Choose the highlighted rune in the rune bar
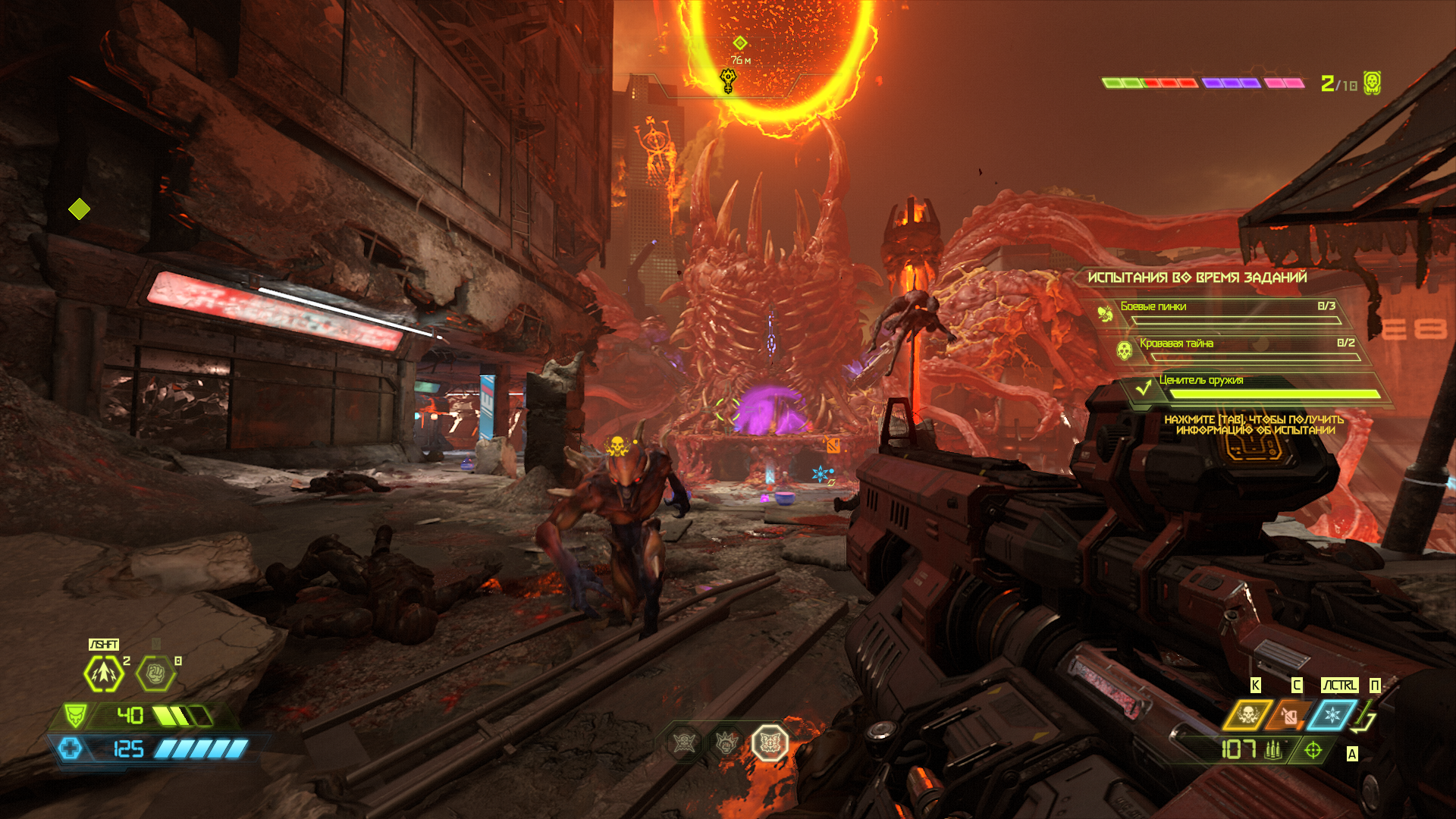 (770, 743)
